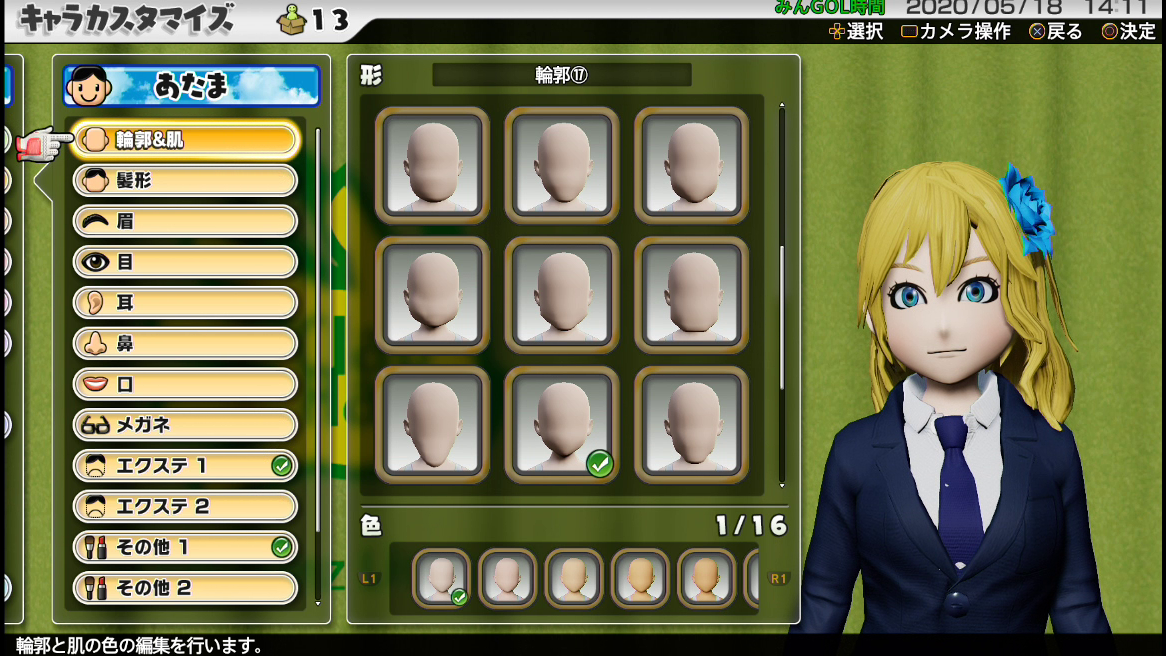
Task: Select the checkmarked face shape thumbnail
Action: [562, 424]
